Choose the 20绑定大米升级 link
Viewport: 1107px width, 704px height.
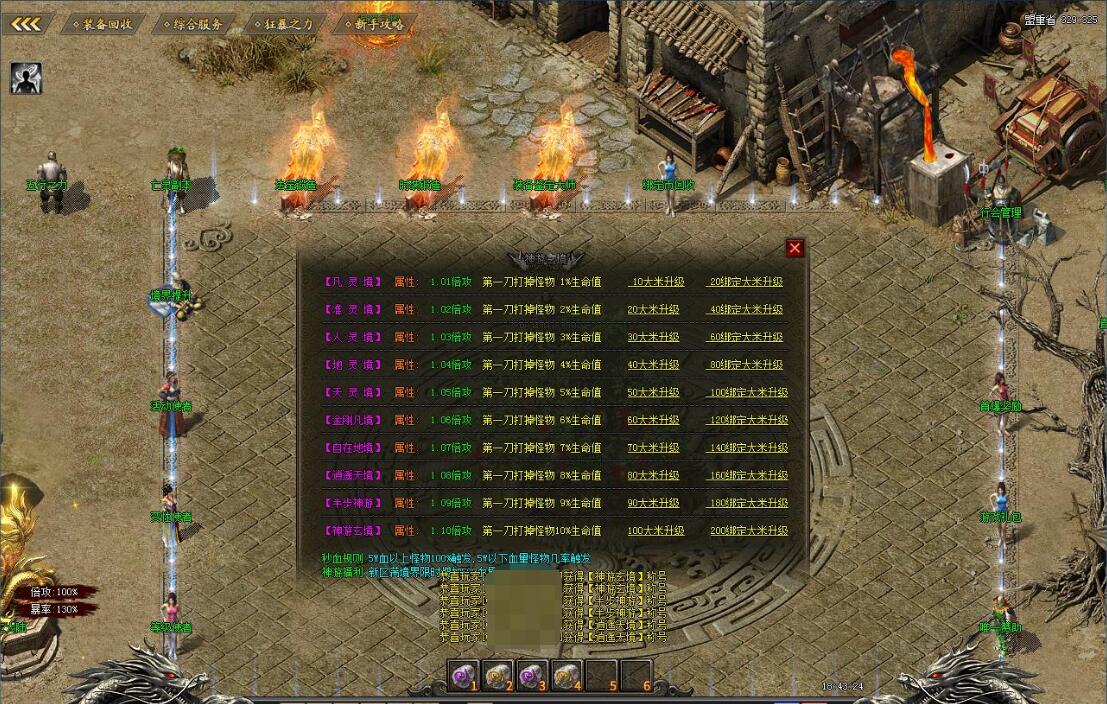click(x=745, y=282)
